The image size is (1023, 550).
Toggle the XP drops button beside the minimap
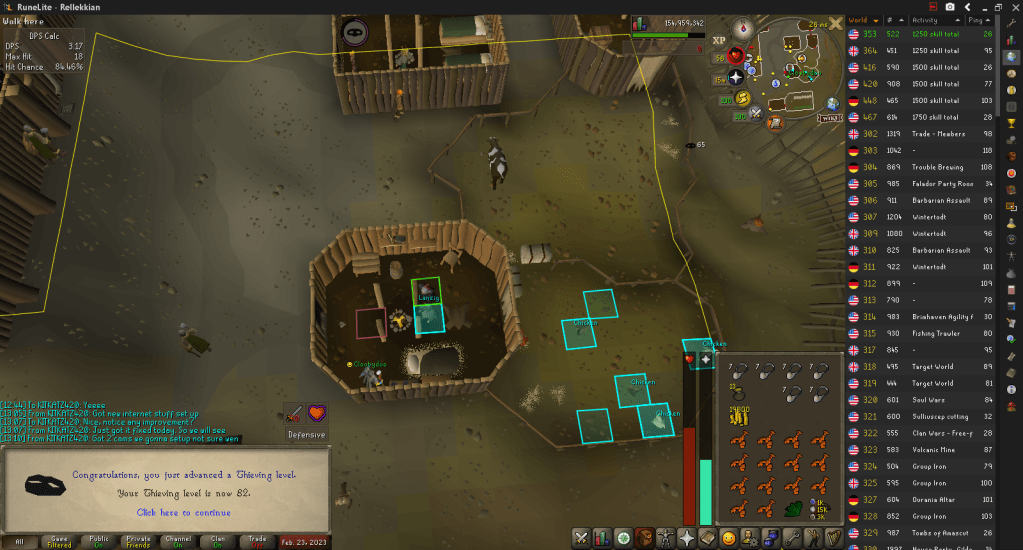[x=718, y=39]
